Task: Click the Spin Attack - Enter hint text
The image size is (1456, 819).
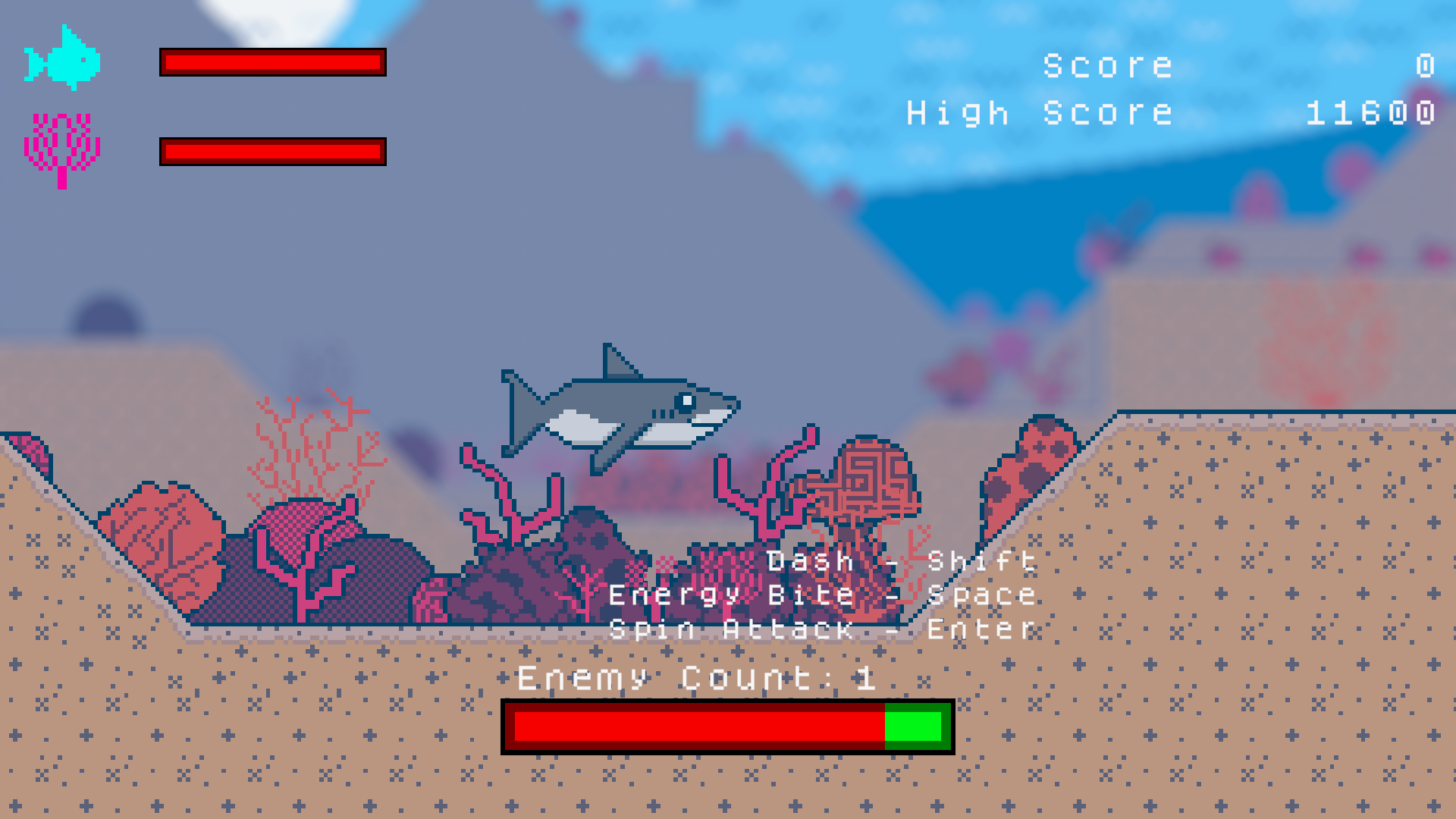Action: tap(823, 629)
